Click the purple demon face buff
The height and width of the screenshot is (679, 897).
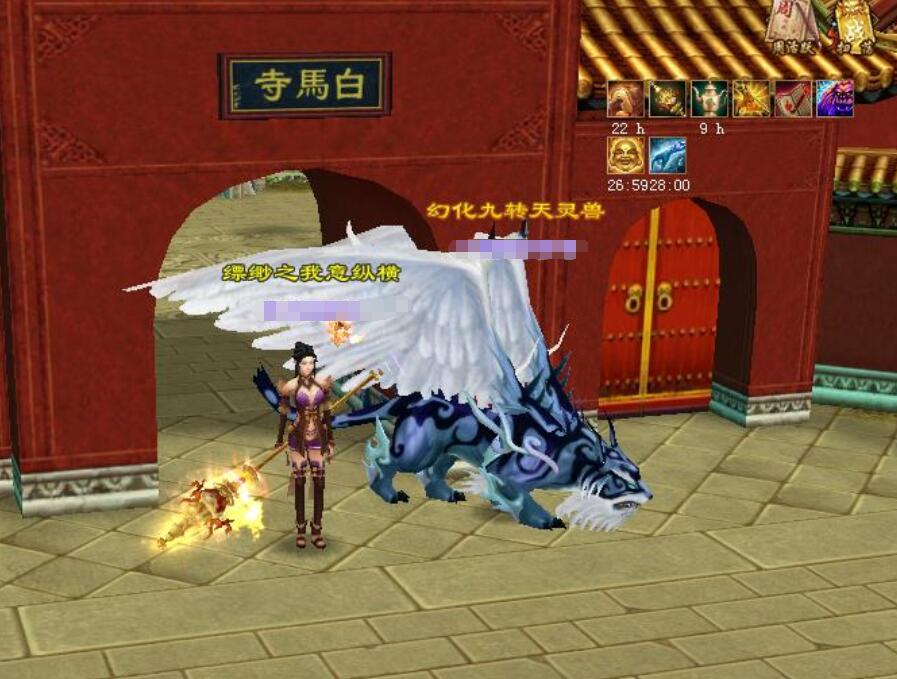835,99
